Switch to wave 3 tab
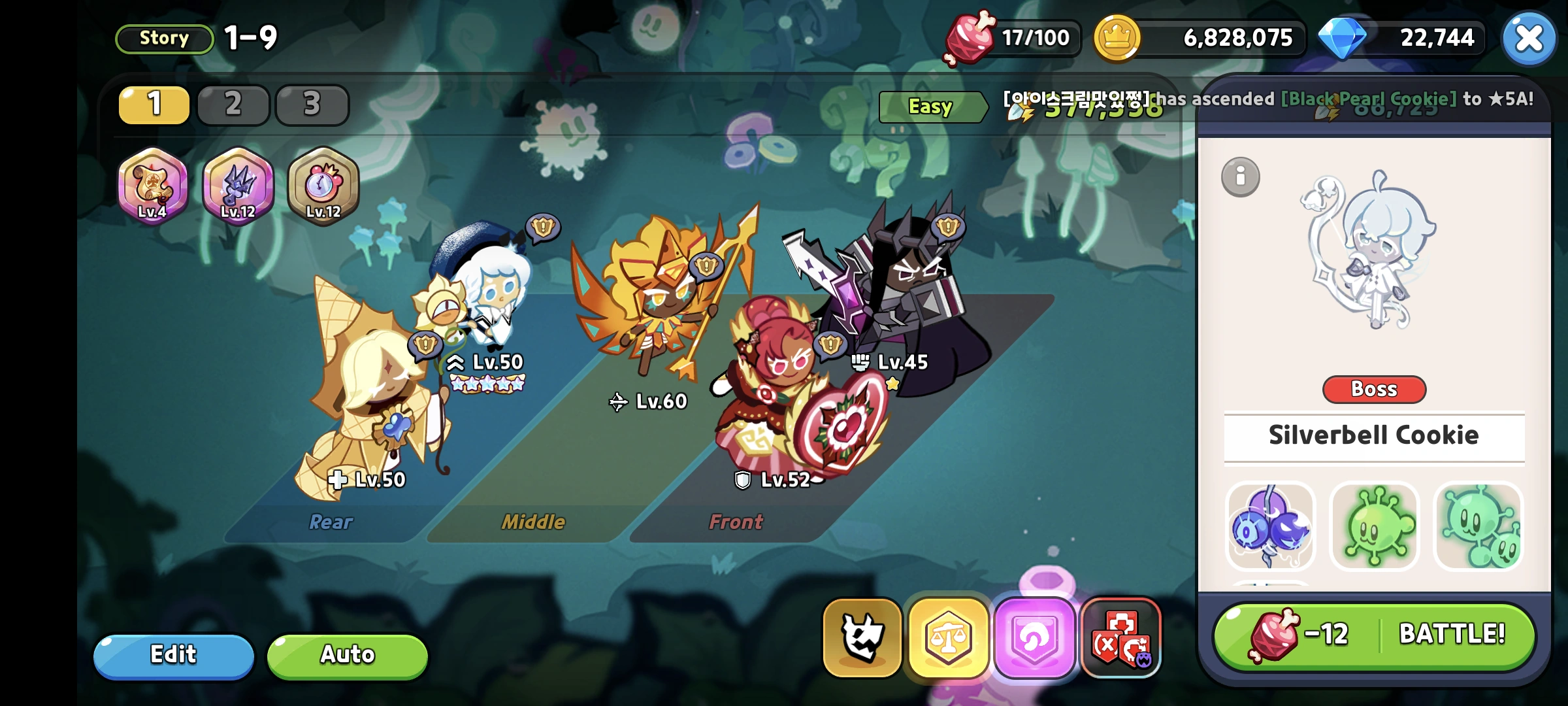 point(312,103)
